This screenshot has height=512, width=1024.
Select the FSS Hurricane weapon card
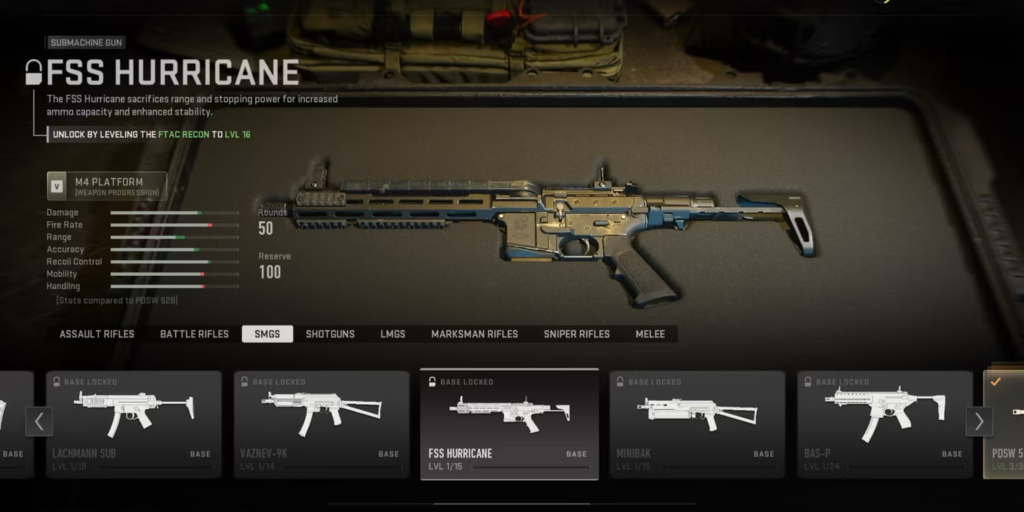pos(509,423)
